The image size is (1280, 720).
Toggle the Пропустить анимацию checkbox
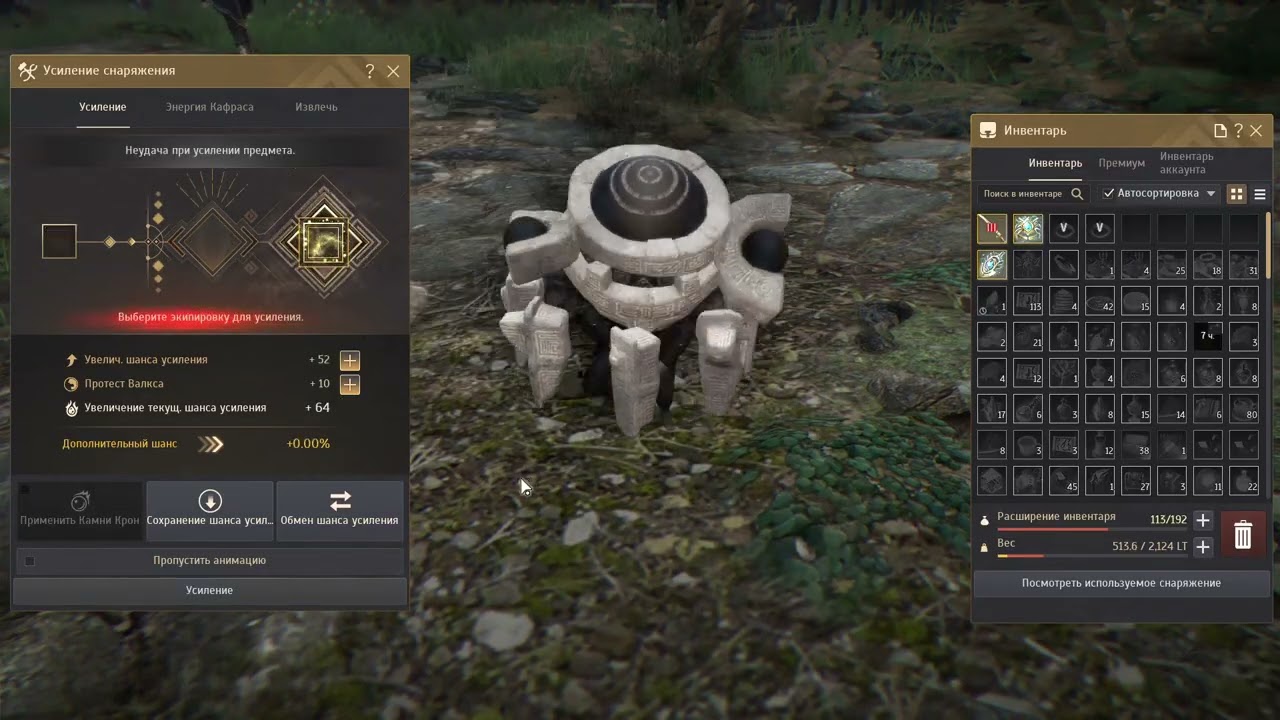click(x=30, y=561)
